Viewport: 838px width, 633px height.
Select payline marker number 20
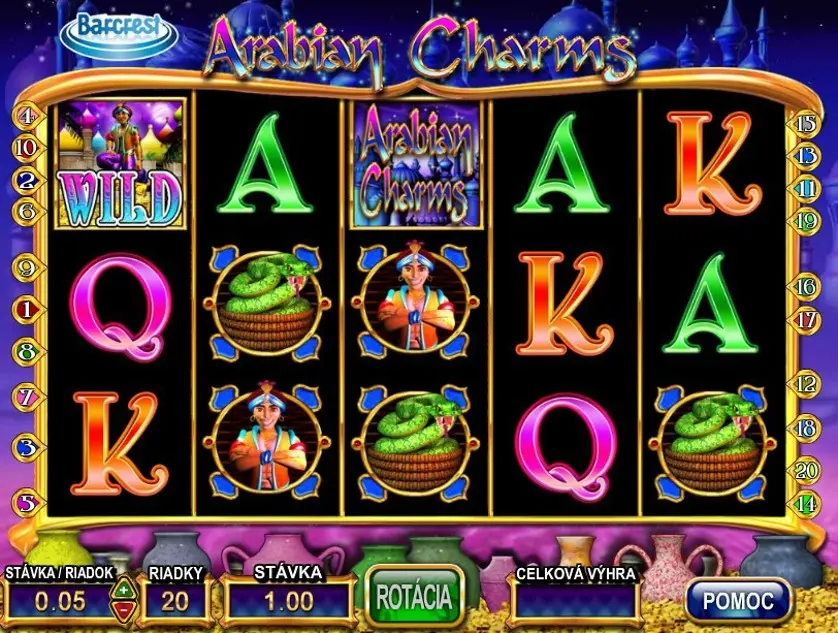point(806,469)
